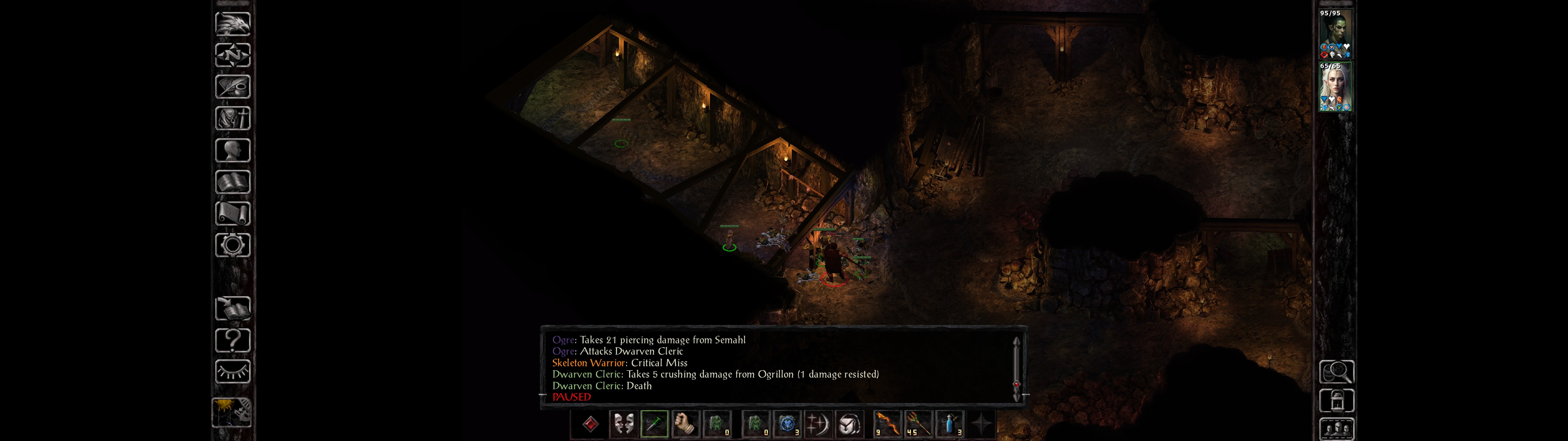Click the theater masks dialogue button
Screen dimensions: 1568x441
click(623, 424)
